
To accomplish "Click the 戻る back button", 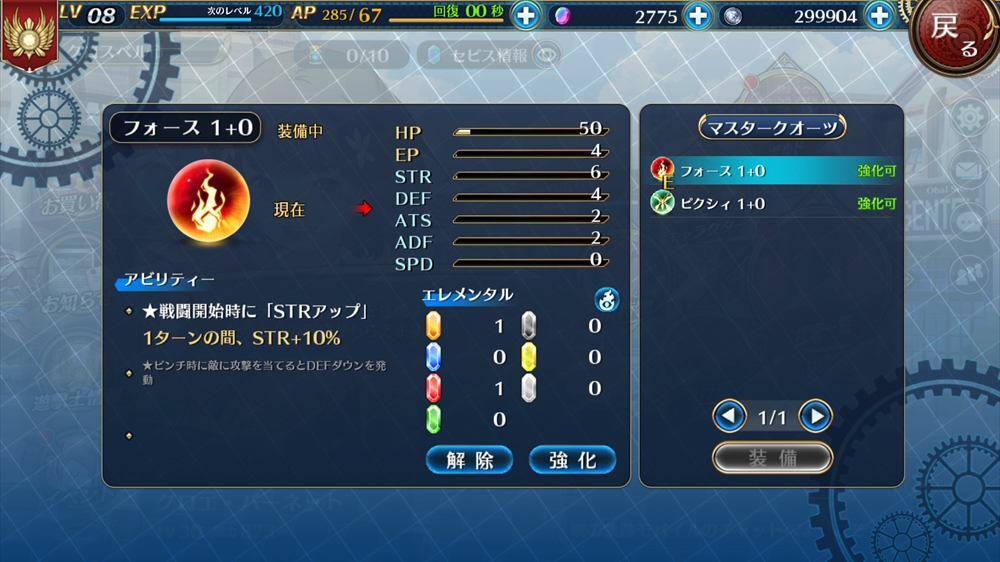I will pos(954,35).
